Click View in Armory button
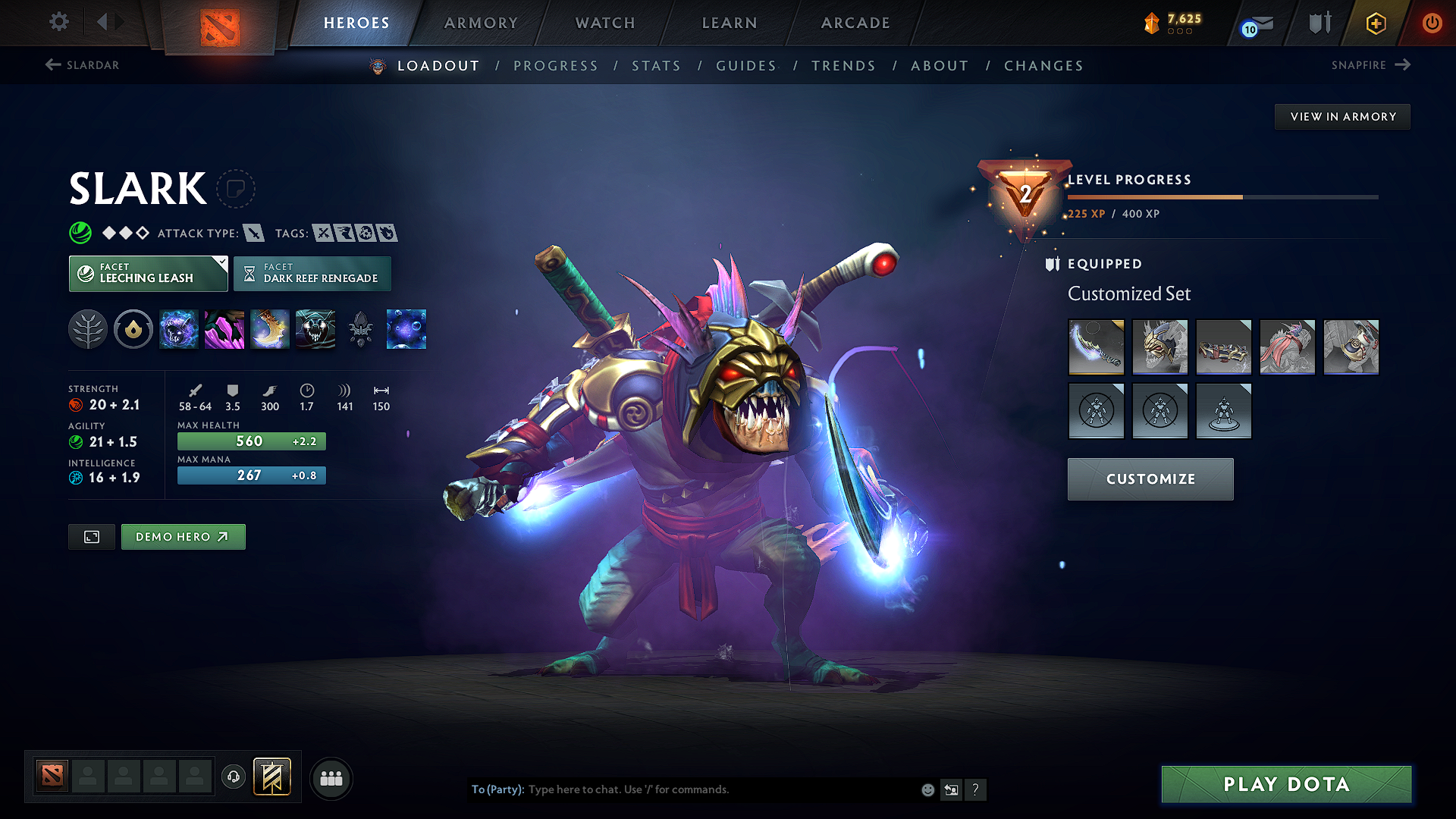This screenshot has width=1456, height=819. tap(1342, 117)
